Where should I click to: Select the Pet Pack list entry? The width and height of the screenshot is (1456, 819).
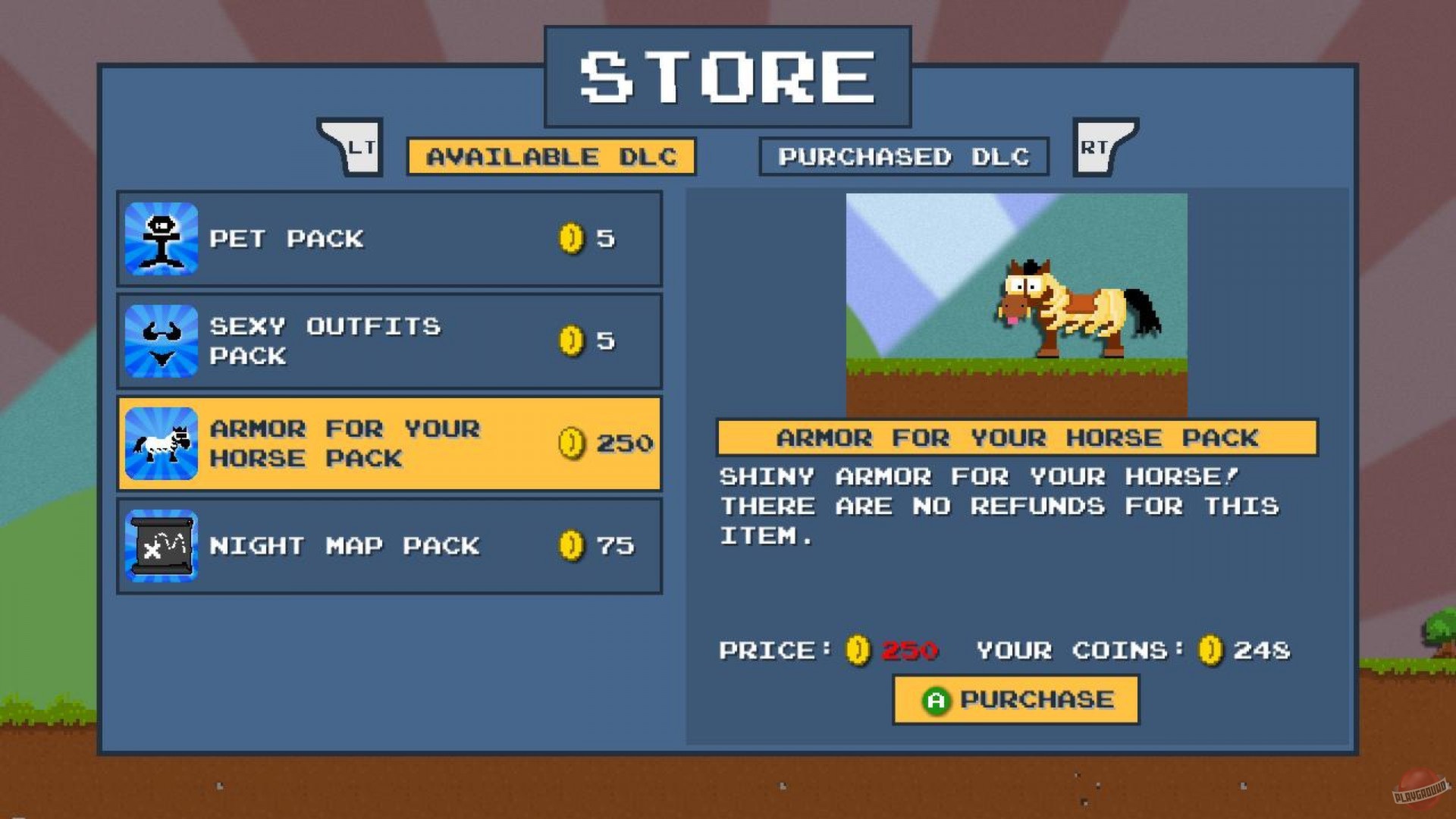(x=389, y=239)
